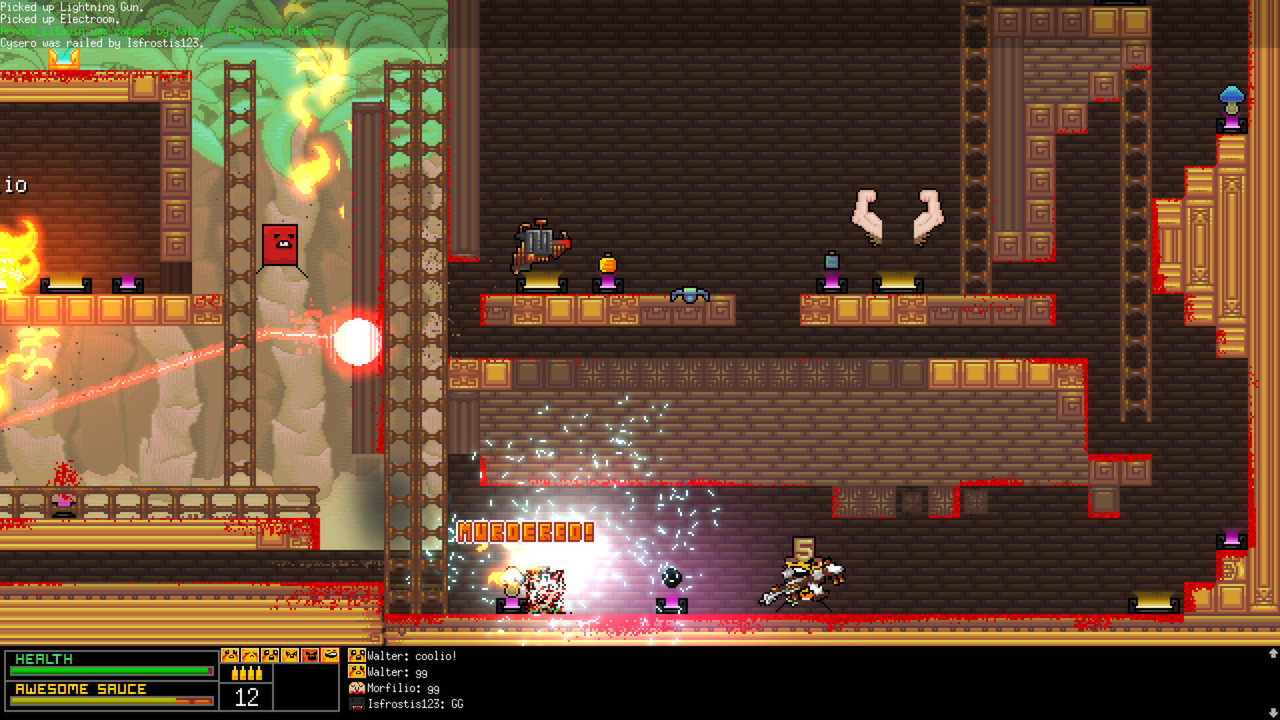Select the sad face emote icon
Screen dimensions: 1280x720
250,656
